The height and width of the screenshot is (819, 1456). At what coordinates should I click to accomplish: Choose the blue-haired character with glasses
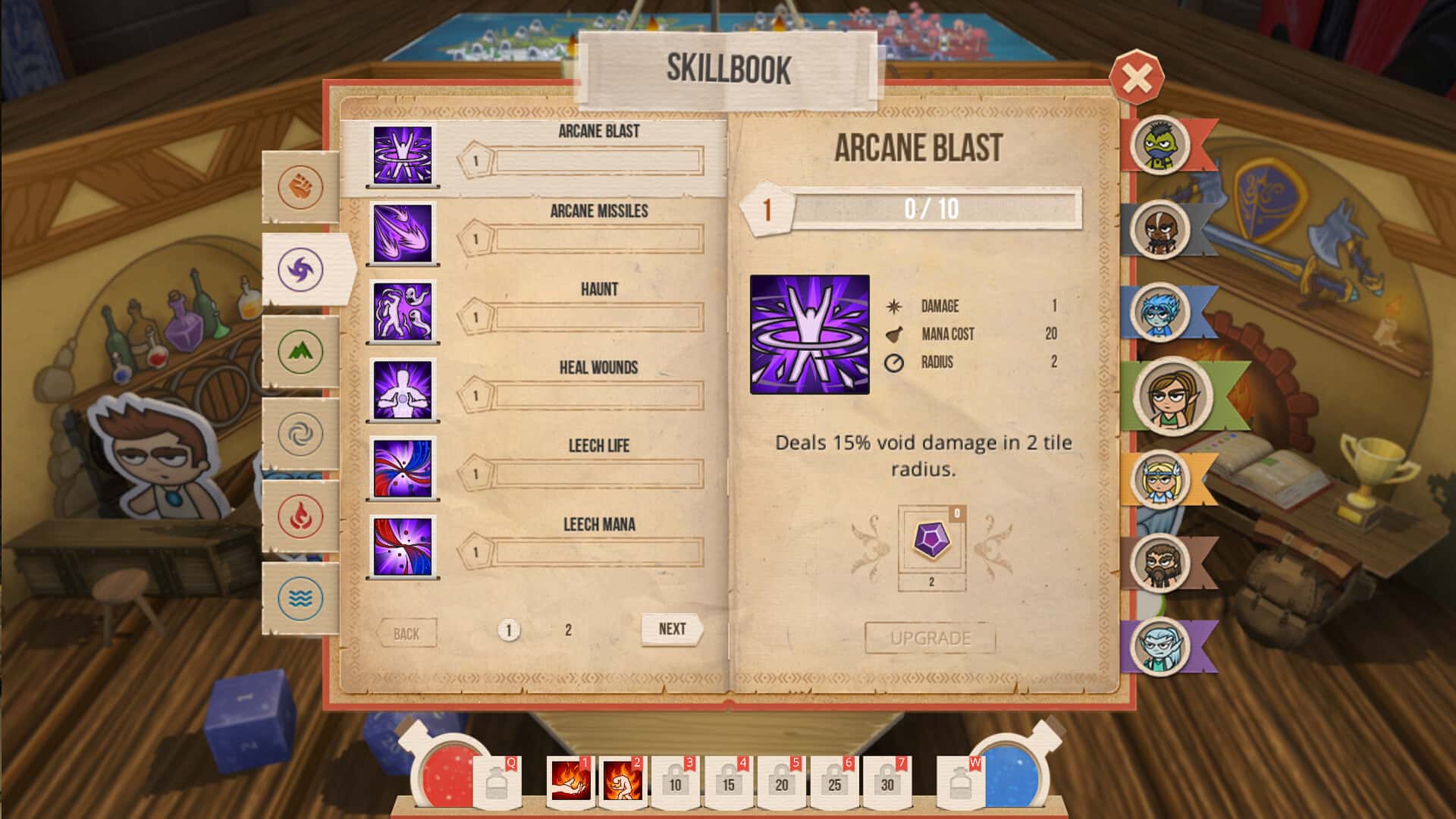coord(1158,312)
